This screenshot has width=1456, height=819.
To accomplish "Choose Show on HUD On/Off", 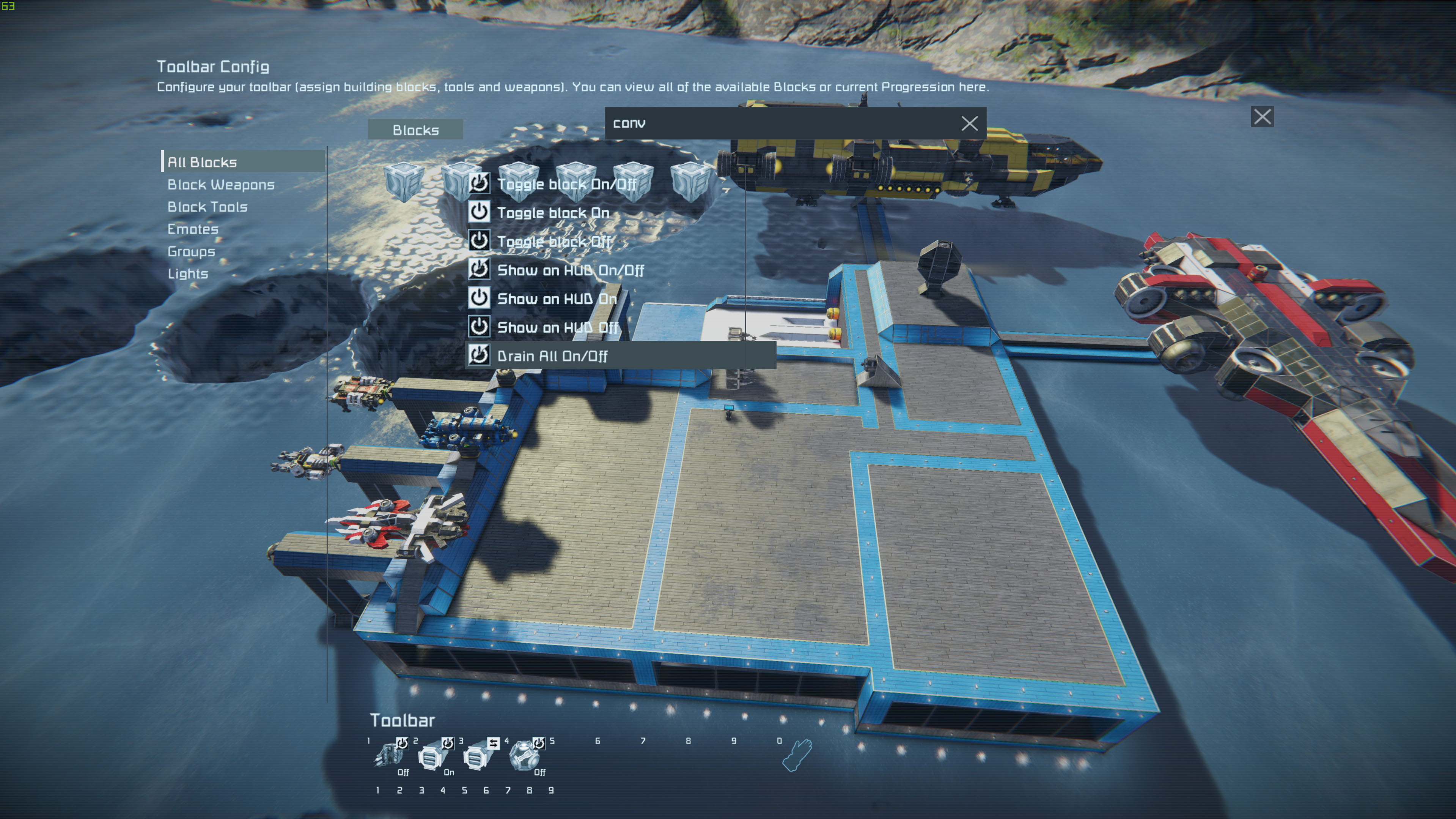I will point(570,270).
